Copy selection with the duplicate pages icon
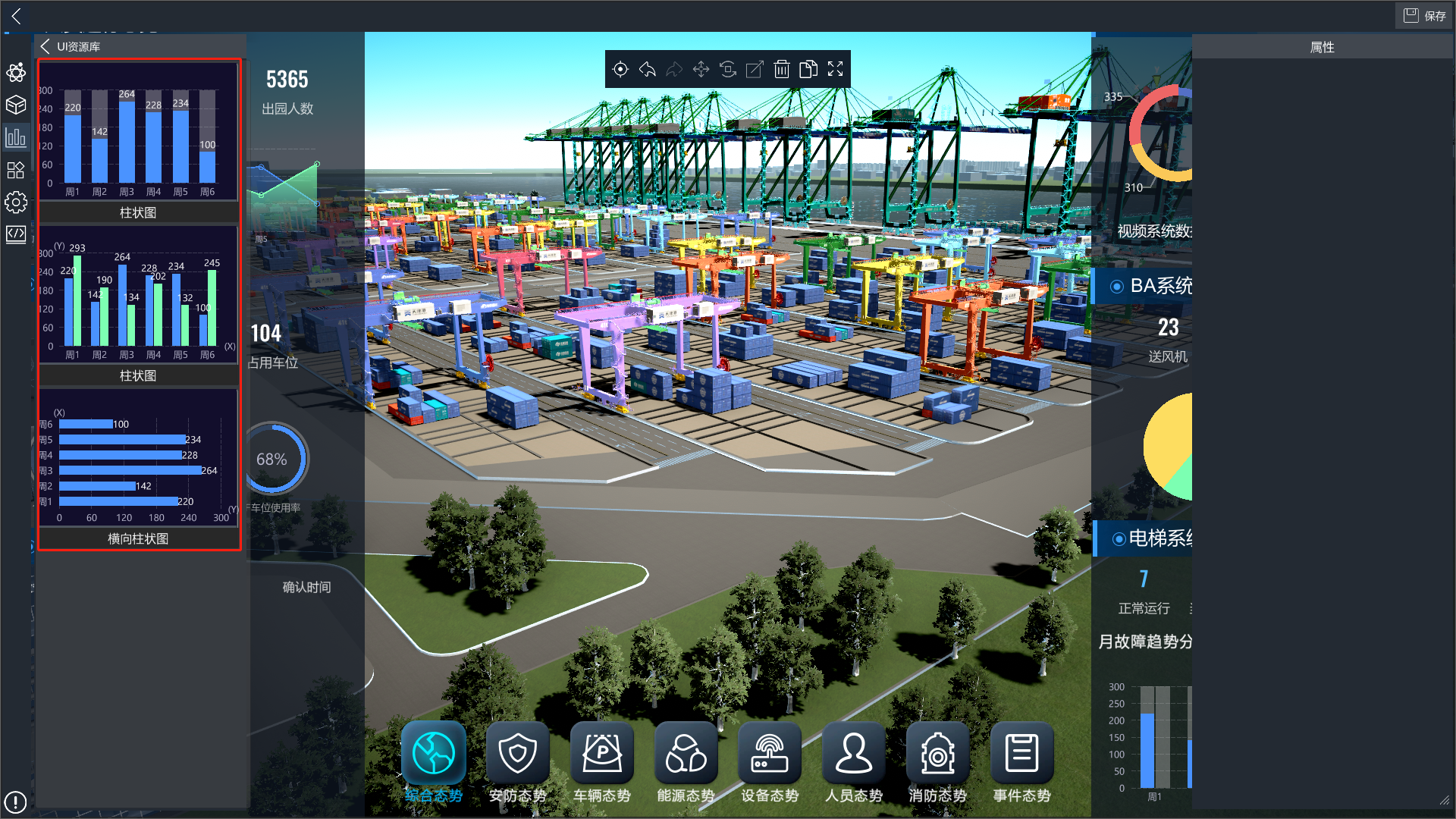The height and width of the screenshot is (819, 1456). [808, 70]
